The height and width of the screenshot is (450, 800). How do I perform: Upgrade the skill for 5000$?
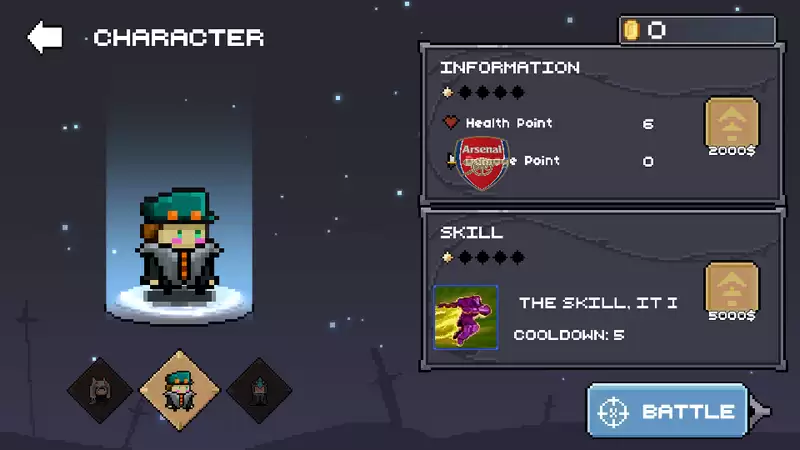click(732, 289)
